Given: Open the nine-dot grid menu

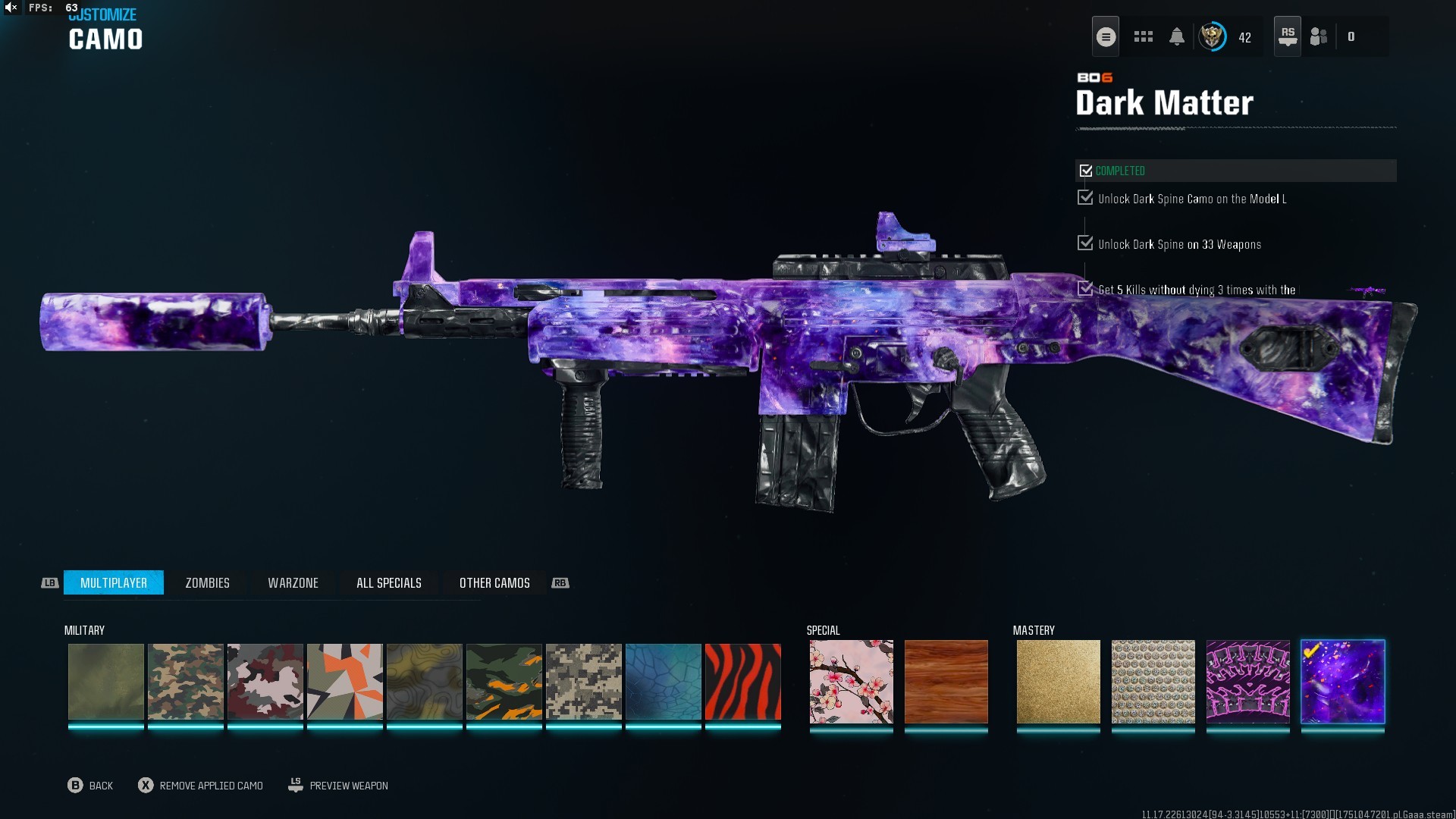Looking at the screenshot, I should (x=1143, y=36).
